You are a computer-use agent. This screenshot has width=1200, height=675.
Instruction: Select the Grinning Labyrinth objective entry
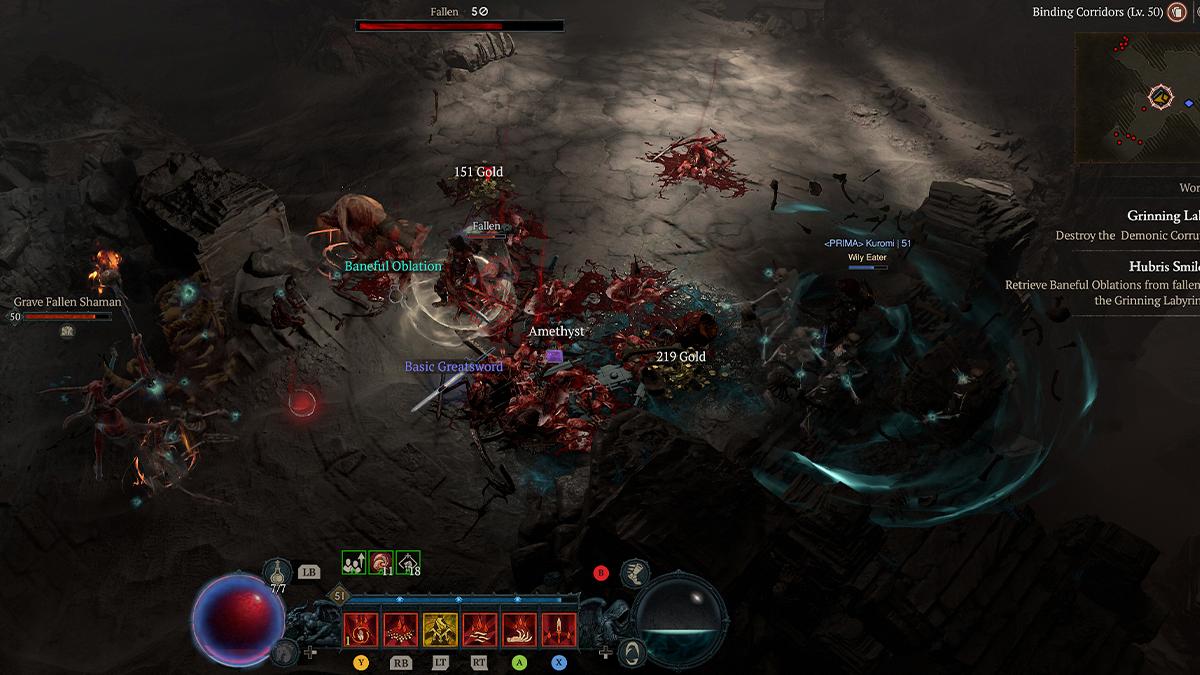pyautogui.click(x=1162, y=216)
